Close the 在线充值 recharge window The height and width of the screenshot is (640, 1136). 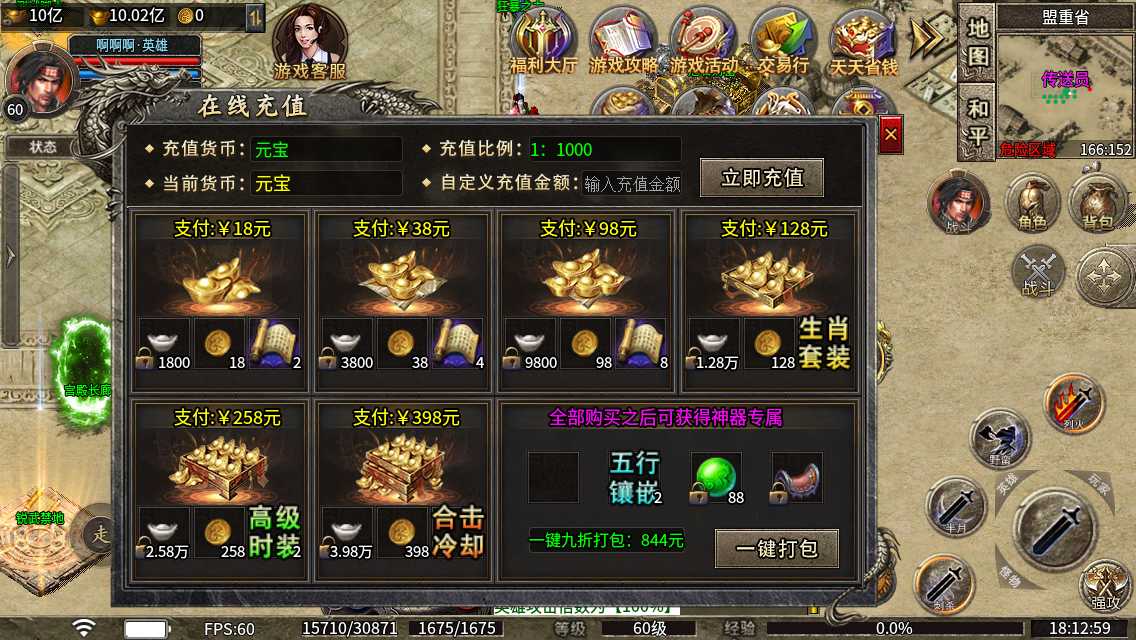891,133
